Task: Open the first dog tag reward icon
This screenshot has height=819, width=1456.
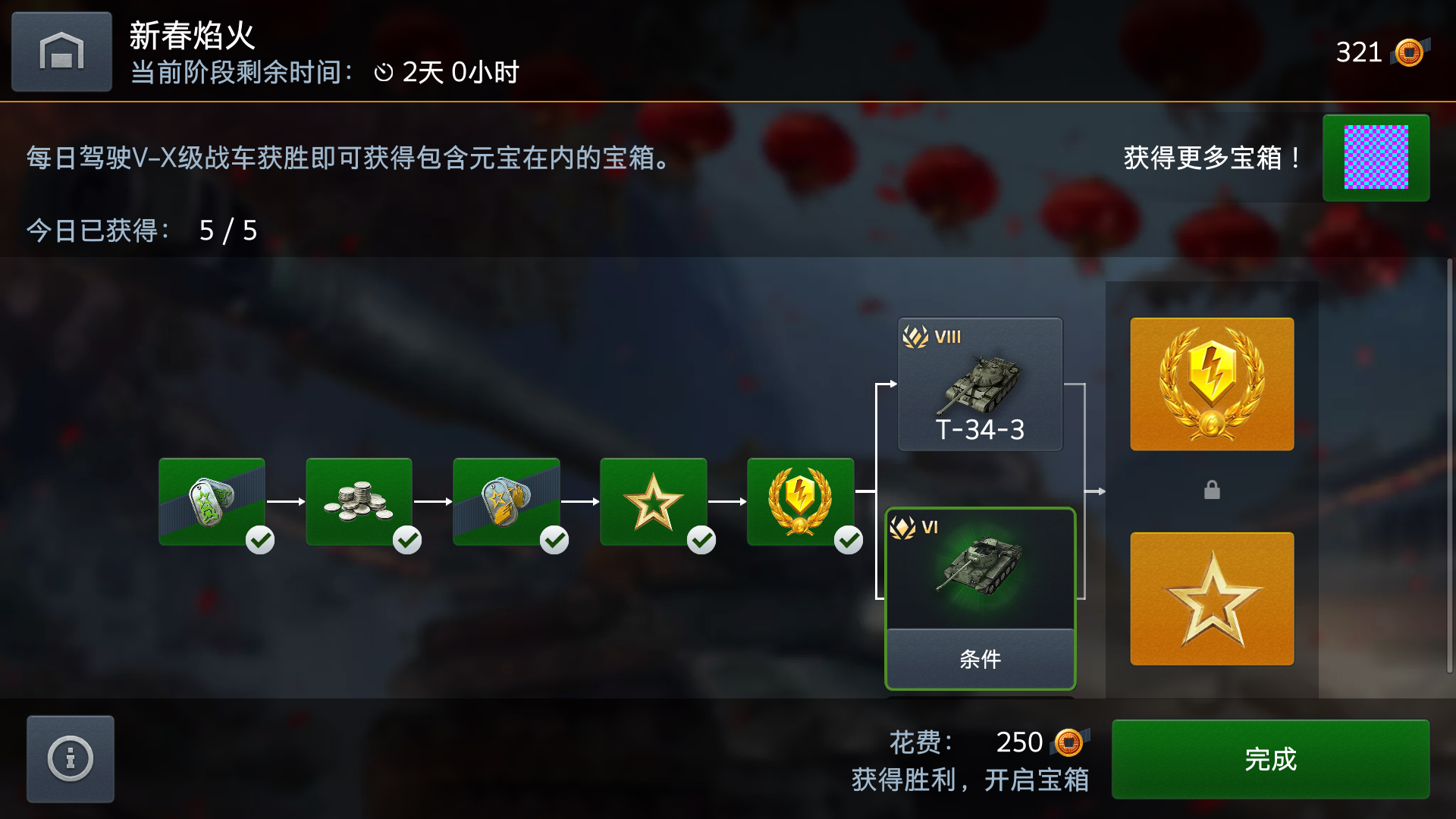Action: coord(212,500)
